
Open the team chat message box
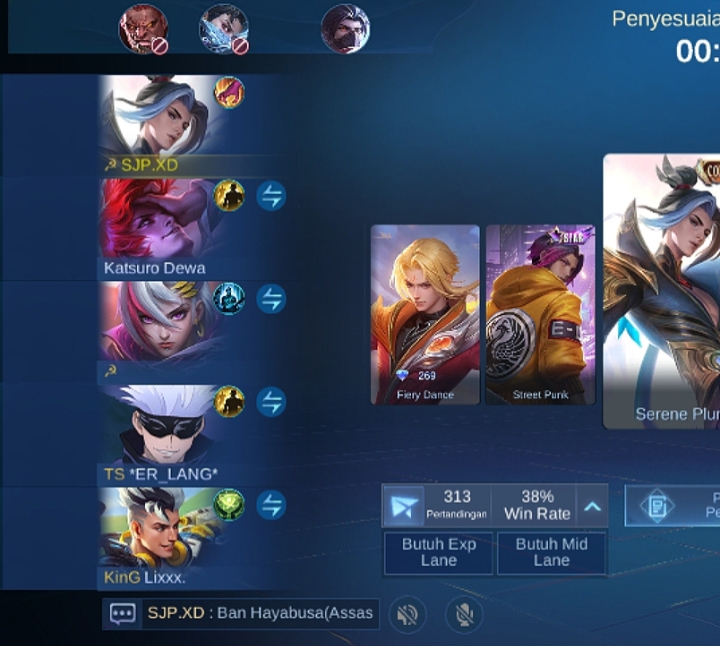(x=241, y=613)
